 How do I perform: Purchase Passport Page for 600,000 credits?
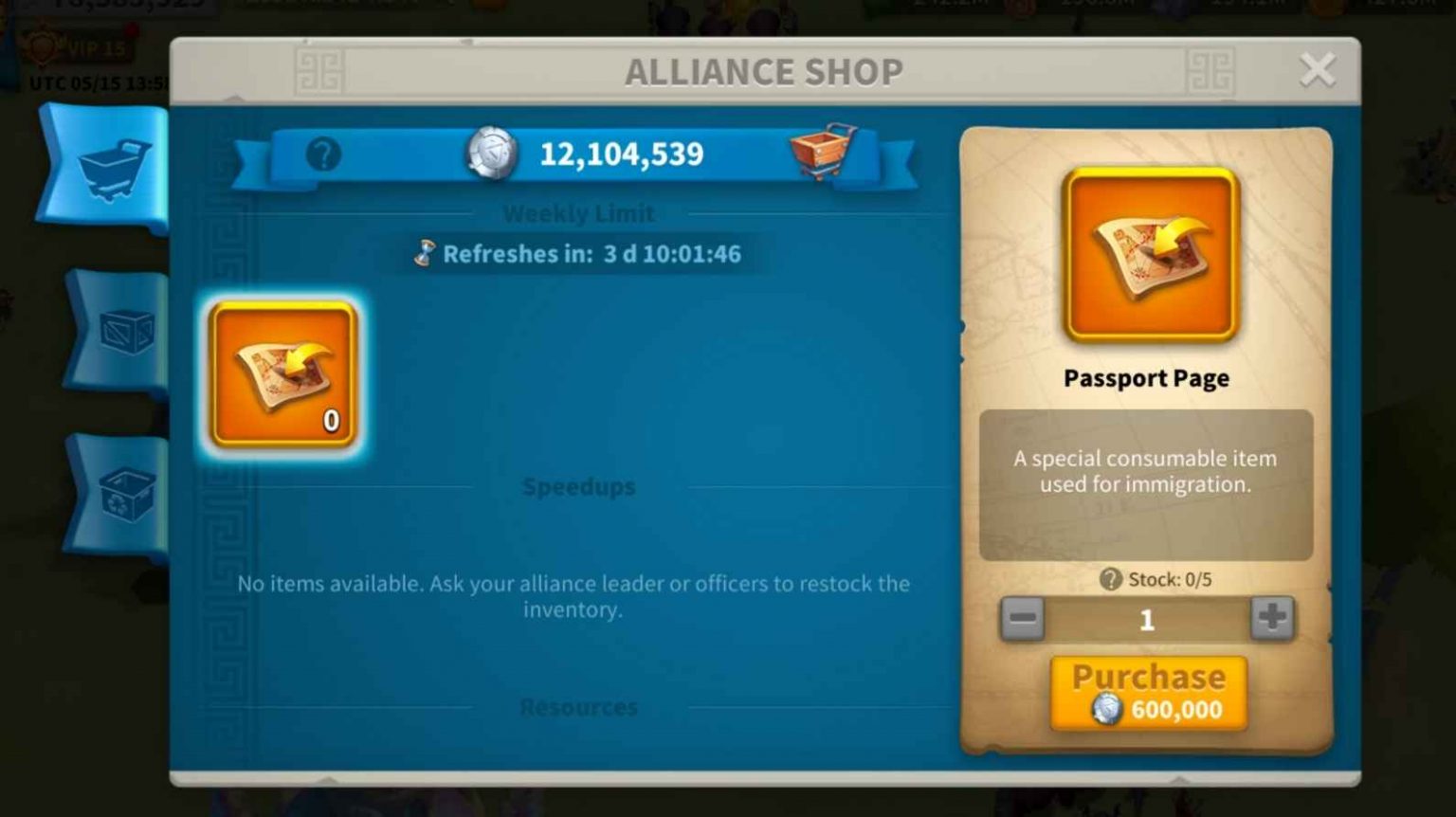pyautogui.click(x=1147, y=692)
